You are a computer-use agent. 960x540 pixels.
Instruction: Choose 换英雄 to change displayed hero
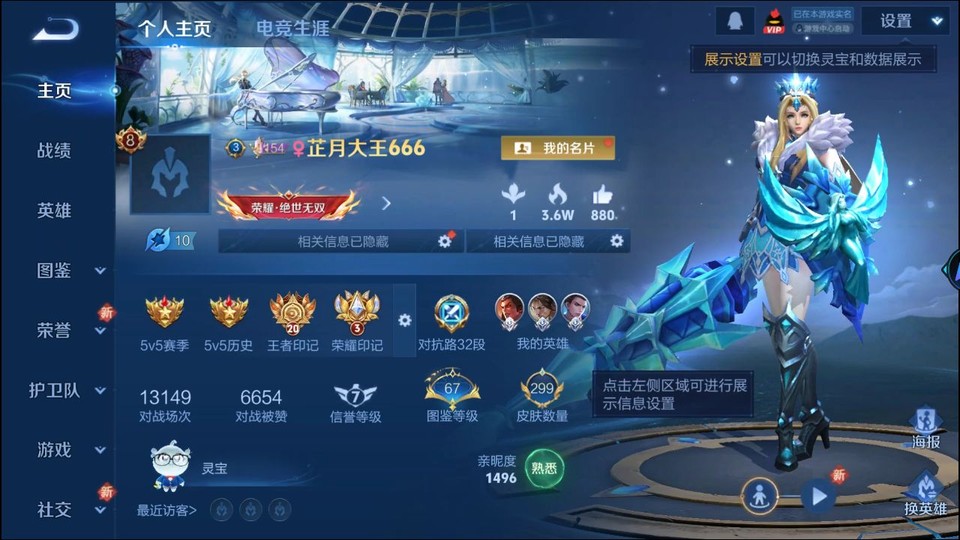pyautogui.click(x=926, y=494)
